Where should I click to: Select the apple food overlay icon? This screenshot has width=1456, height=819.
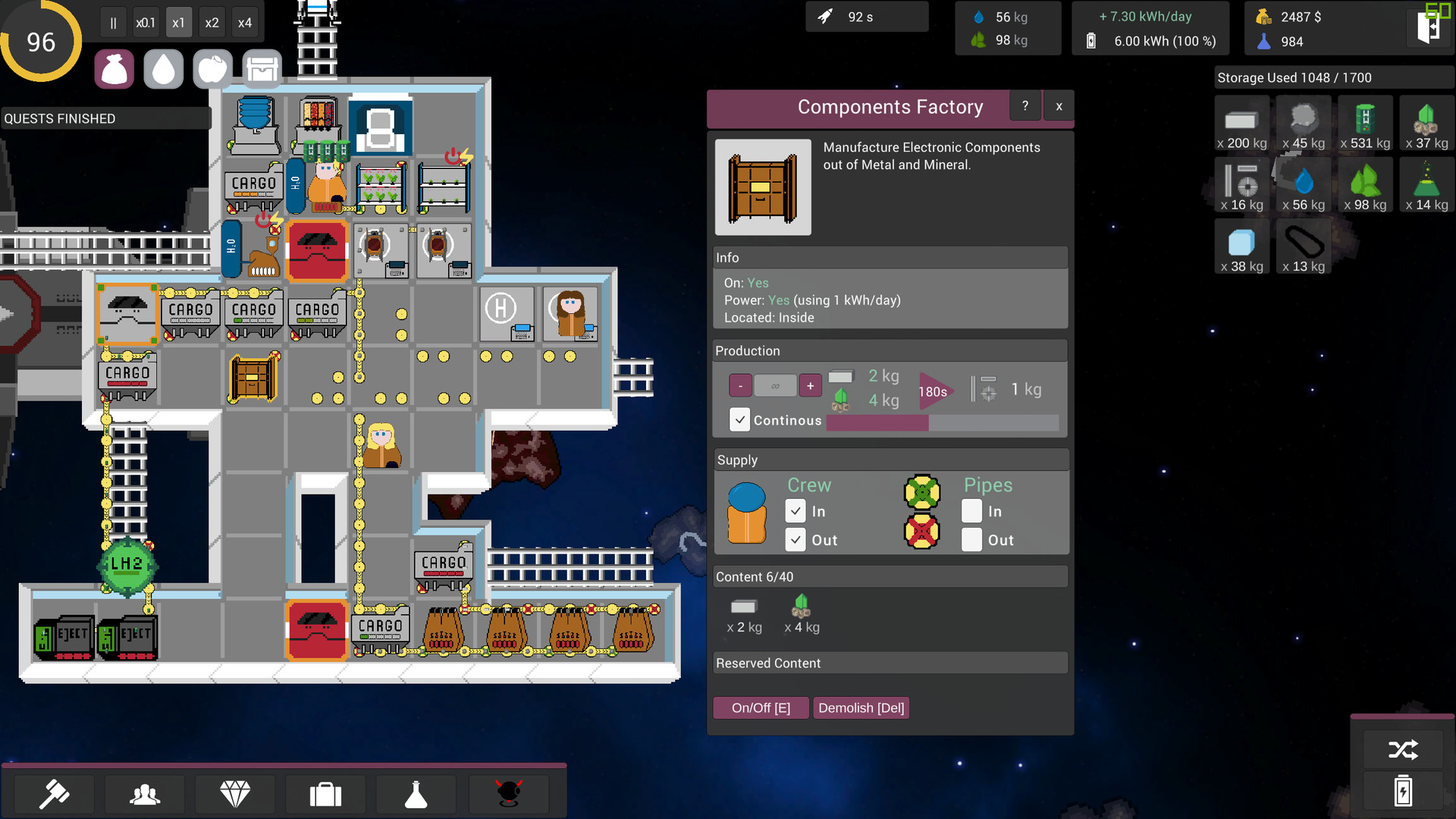coord(212,68)
